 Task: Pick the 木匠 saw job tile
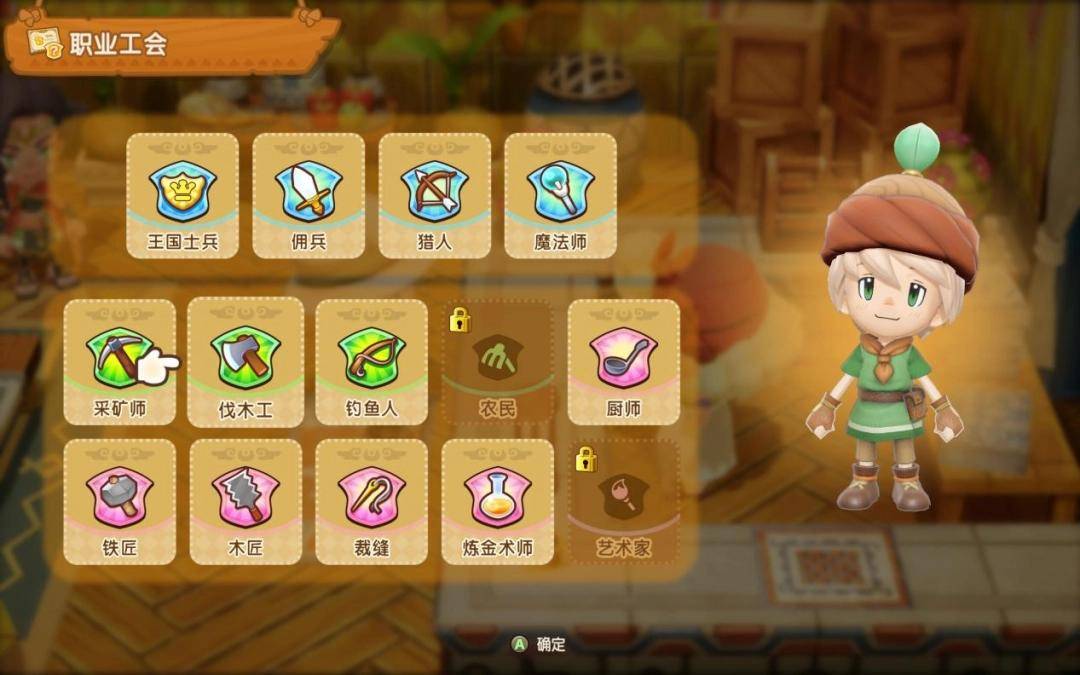[245, 501]
